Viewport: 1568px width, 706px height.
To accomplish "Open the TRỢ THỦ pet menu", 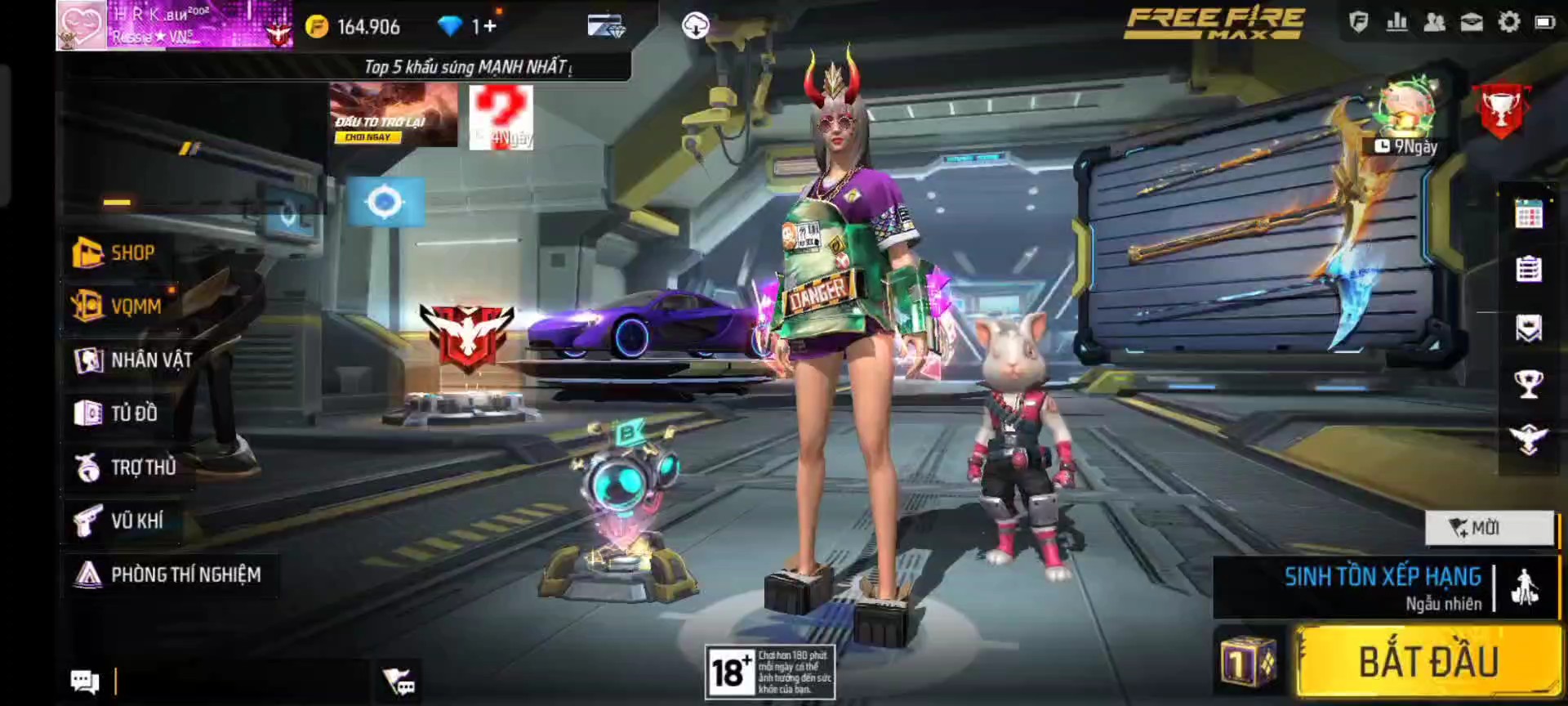I will [127, 467].
